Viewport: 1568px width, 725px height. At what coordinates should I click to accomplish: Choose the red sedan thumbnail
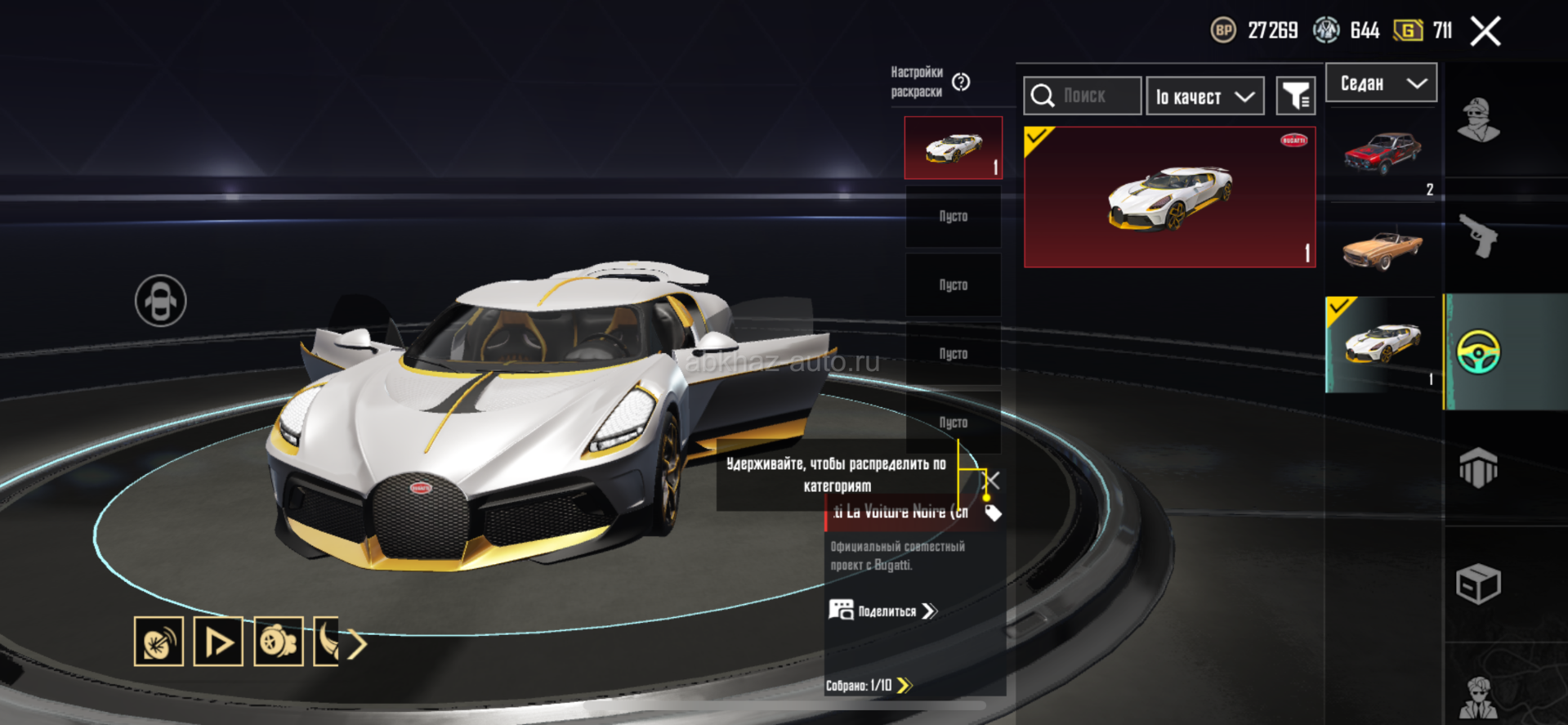click(1383, 154)
